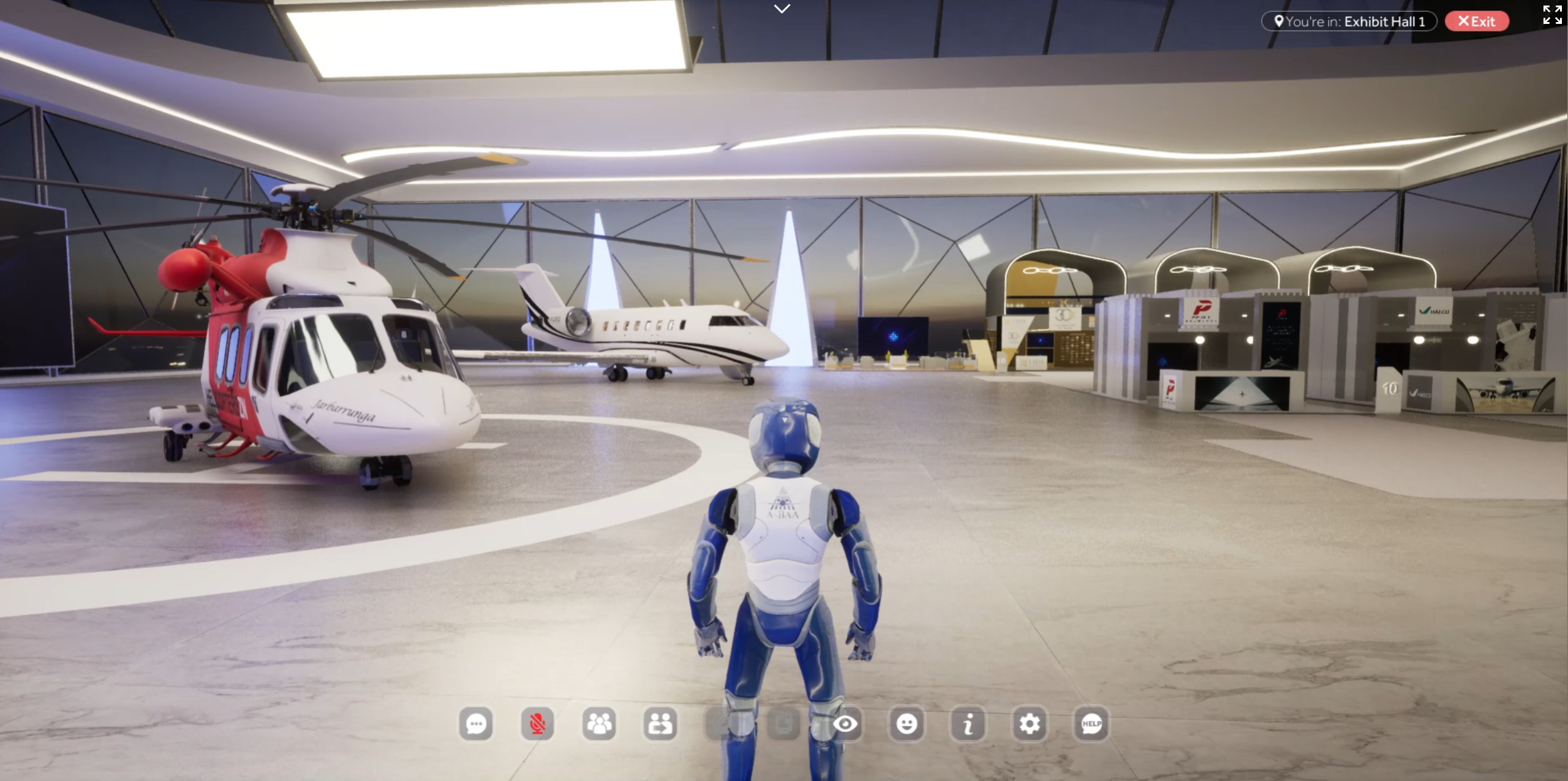Toggle fullscreen with the four-arrows icon

(x=1552, y=15)
